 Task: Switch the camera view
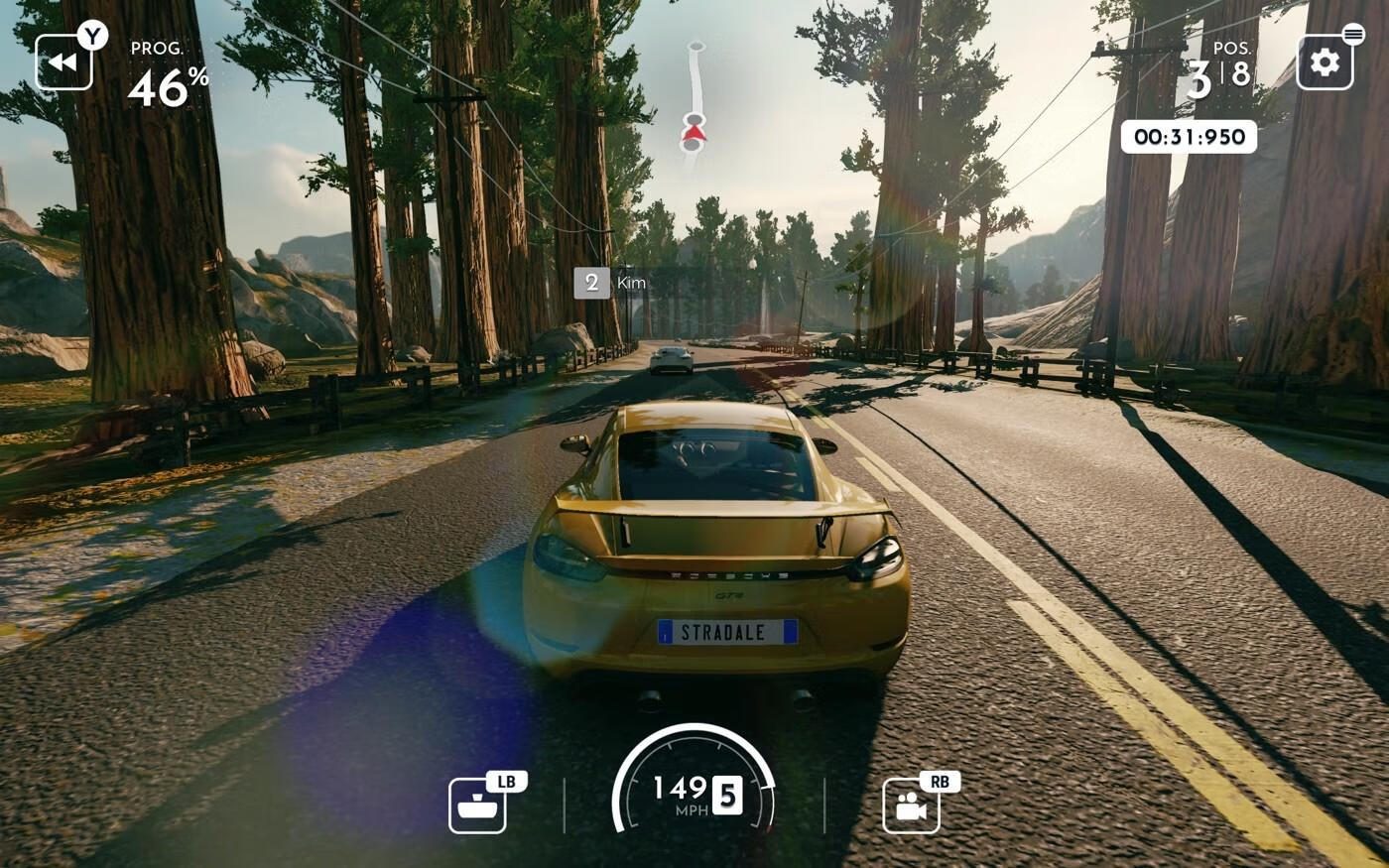coord(911,806)
